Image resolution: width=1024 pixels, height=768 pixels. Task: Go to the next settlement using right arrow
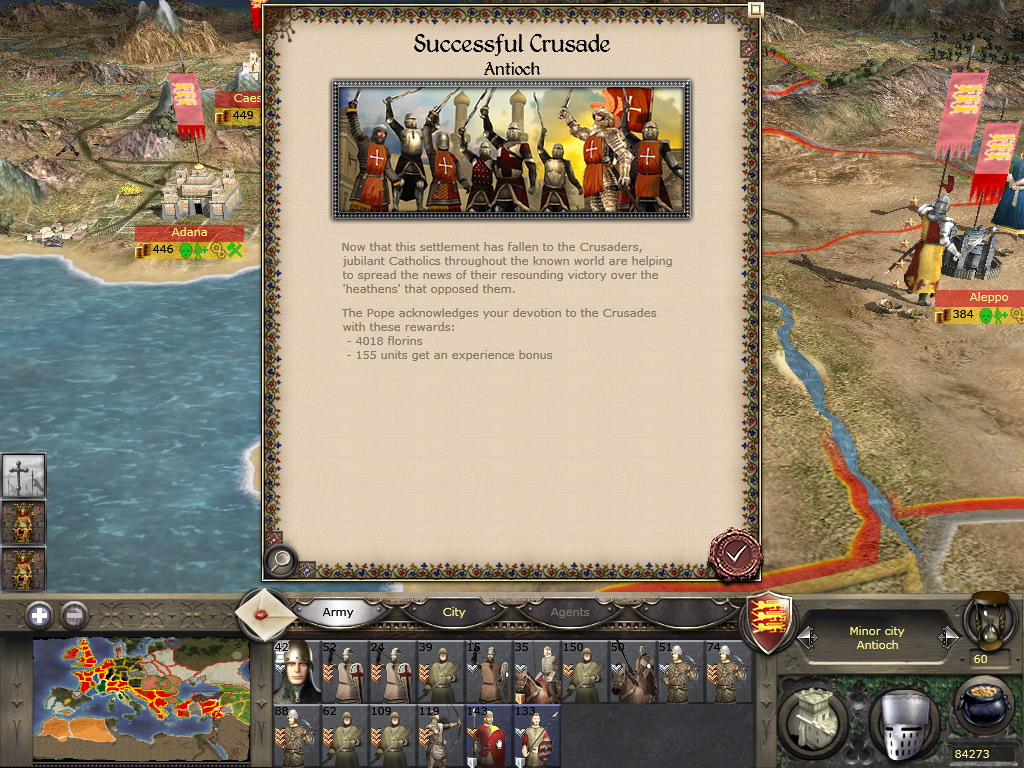click(947, 636)
